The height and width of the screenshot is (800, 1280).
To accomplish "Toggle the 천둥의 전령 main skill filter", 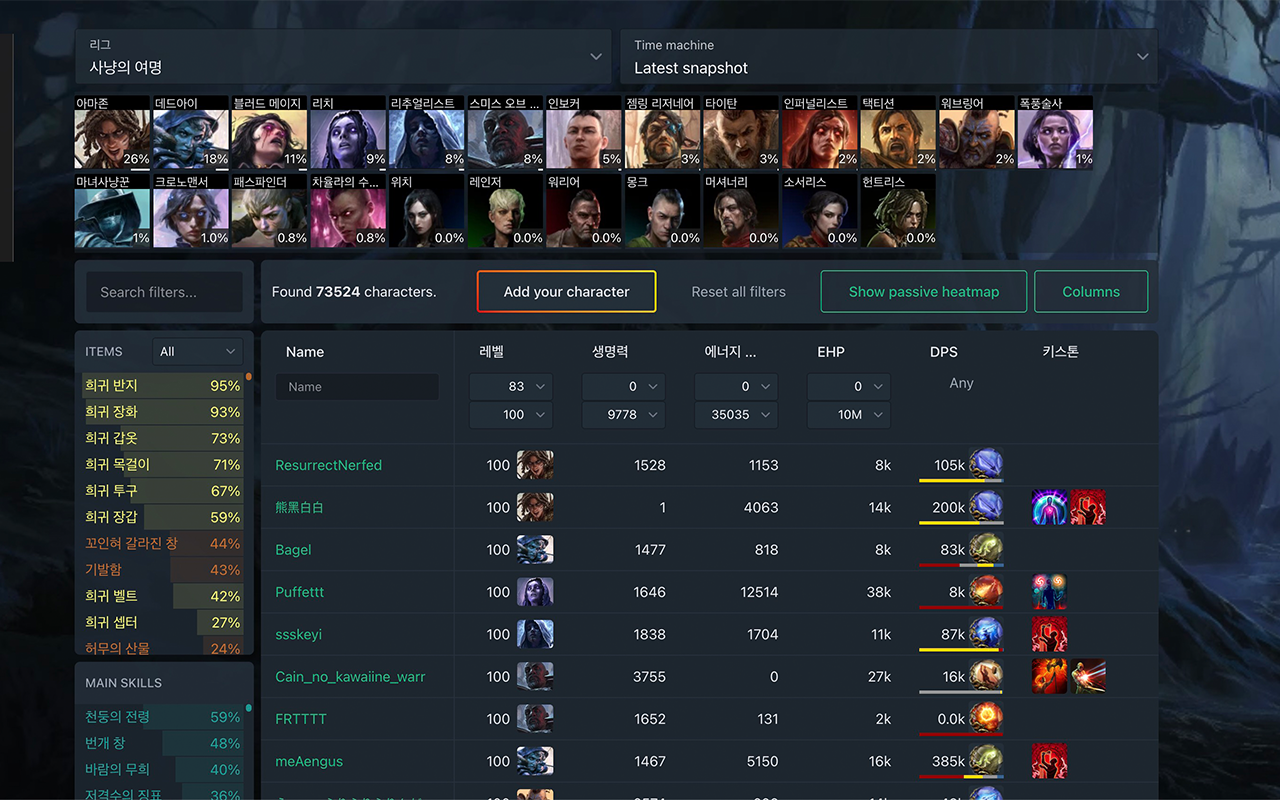I will pos(163,717).
